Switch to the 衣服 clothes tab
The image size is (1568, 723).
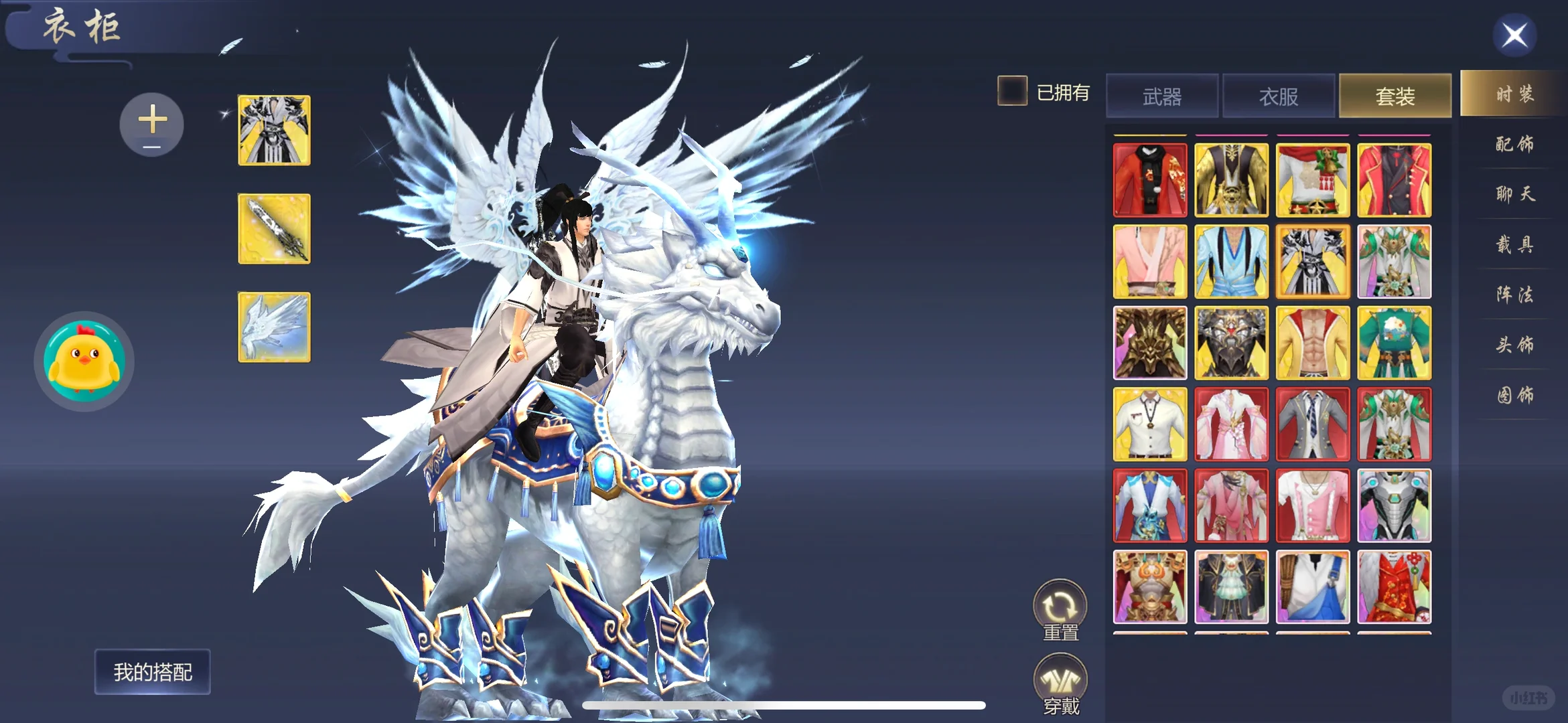[1279, 96]
